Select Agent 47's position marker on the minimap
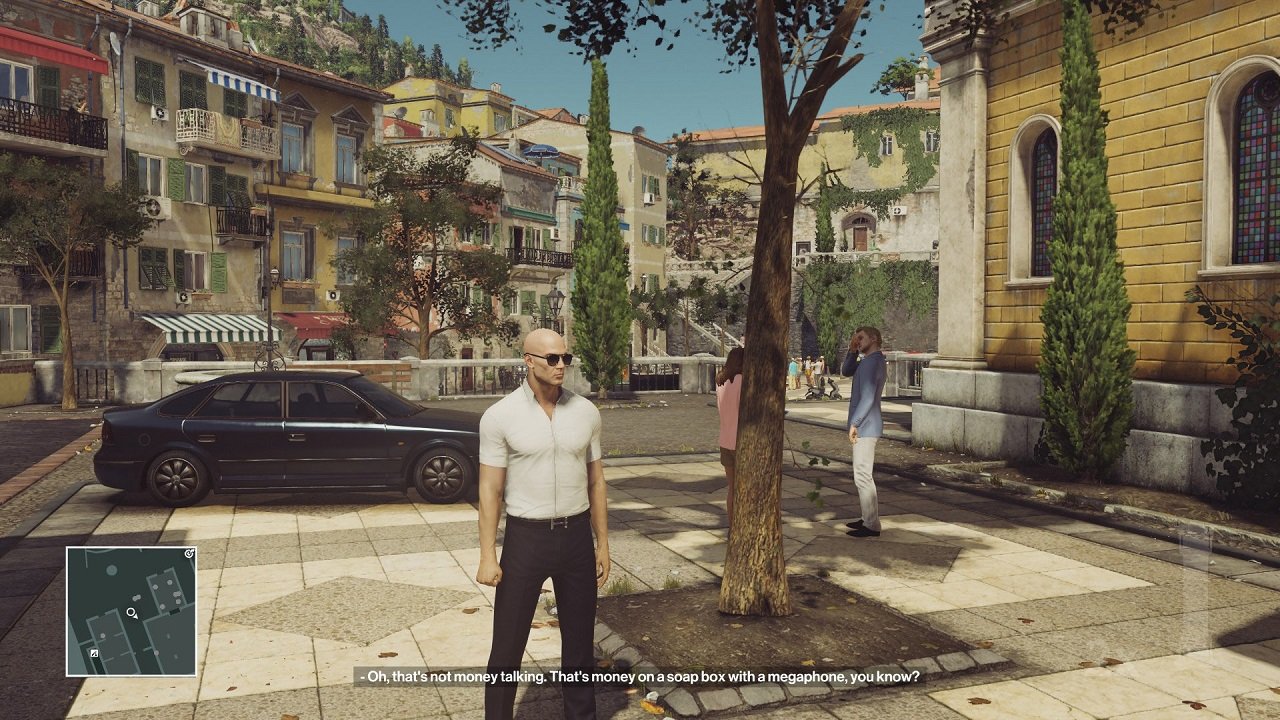1280x720 pixels. (x=130, y=613)
